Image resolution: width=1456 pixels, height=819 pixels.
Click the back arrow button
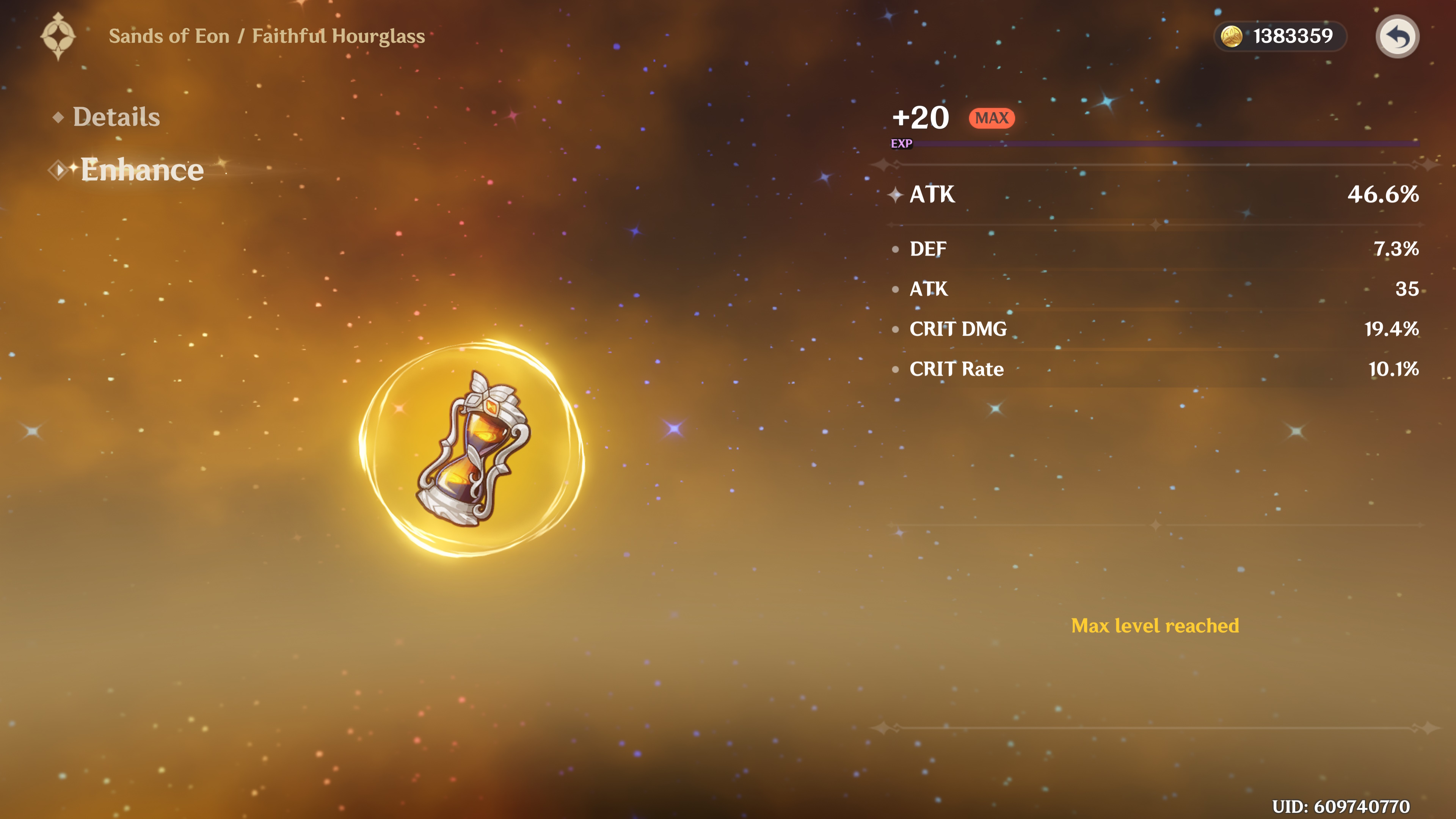1396,37
